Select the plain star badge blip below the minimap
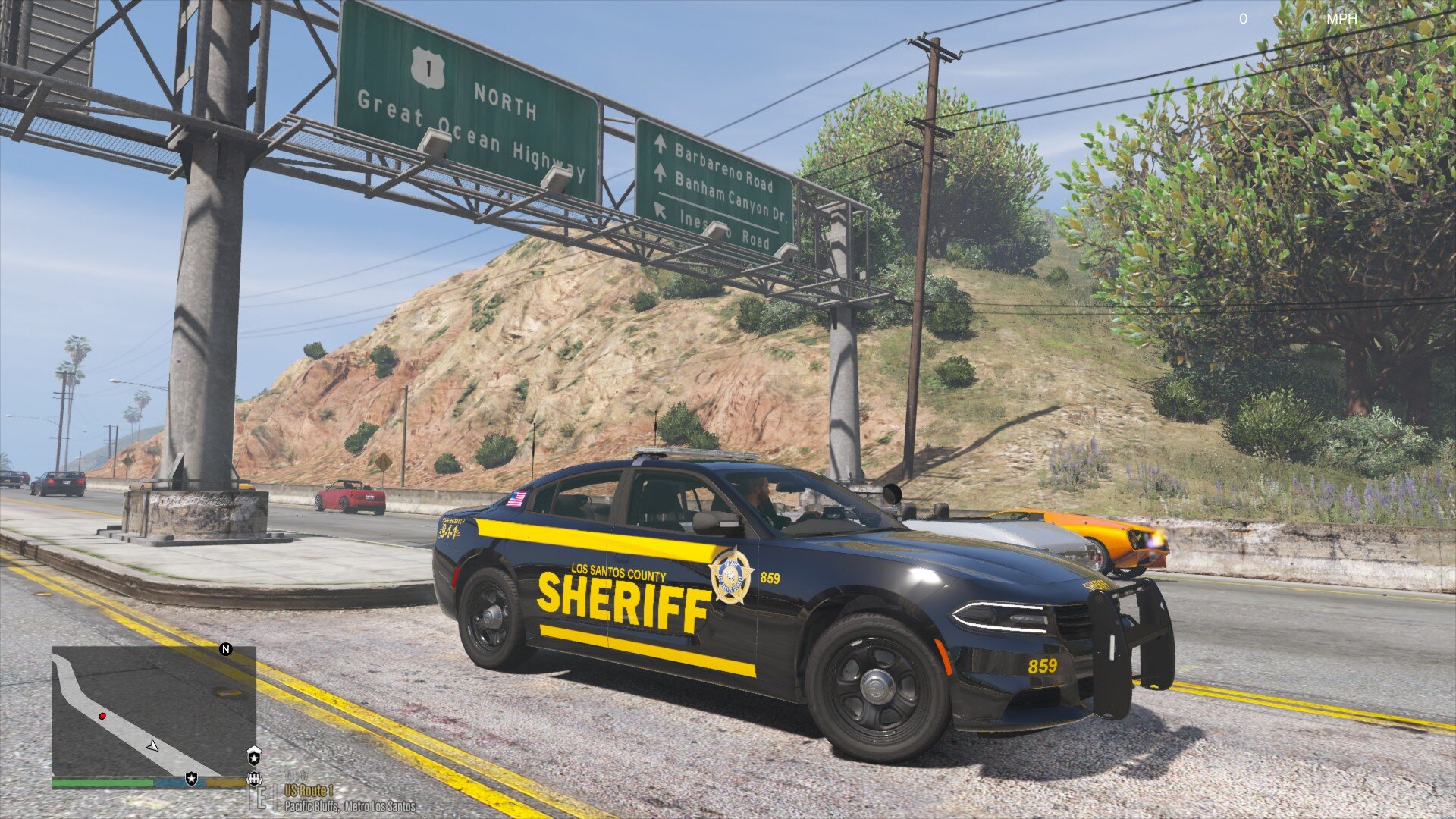The image size is (1456, 819). coord(191,779)
